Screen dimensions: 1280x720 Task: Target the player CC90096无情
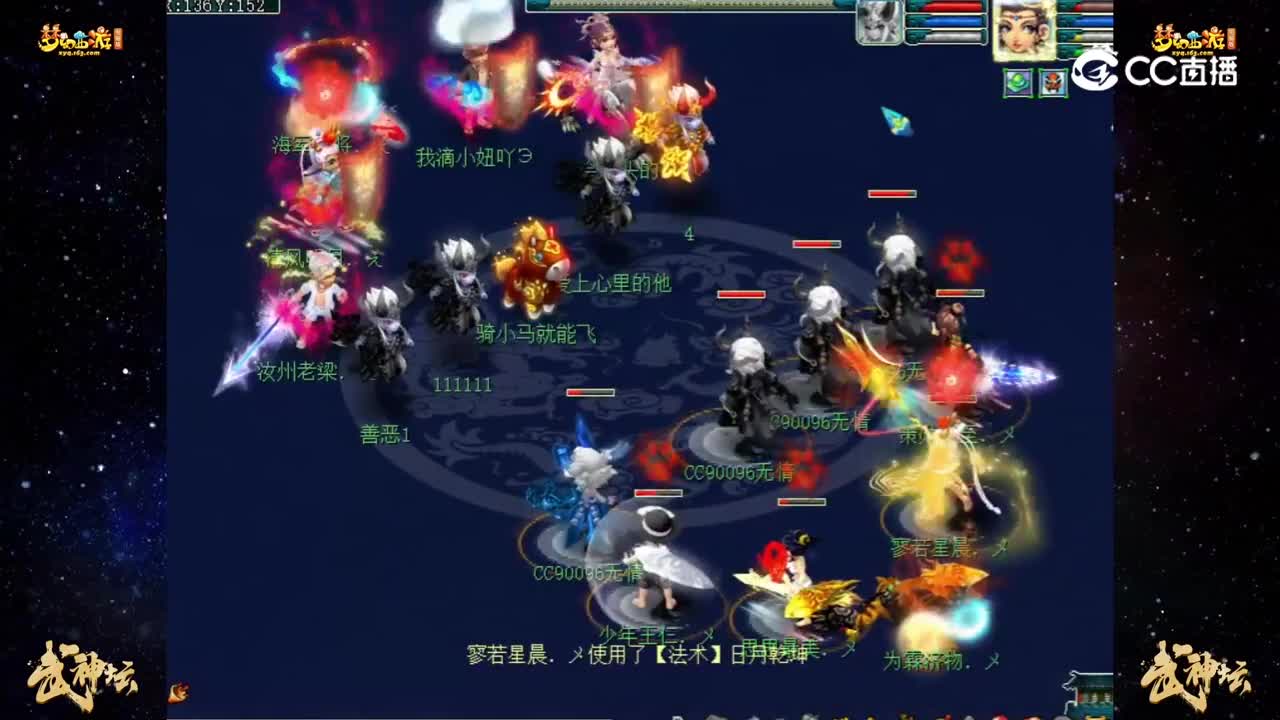pyautogui.click(x=740, y=470)
